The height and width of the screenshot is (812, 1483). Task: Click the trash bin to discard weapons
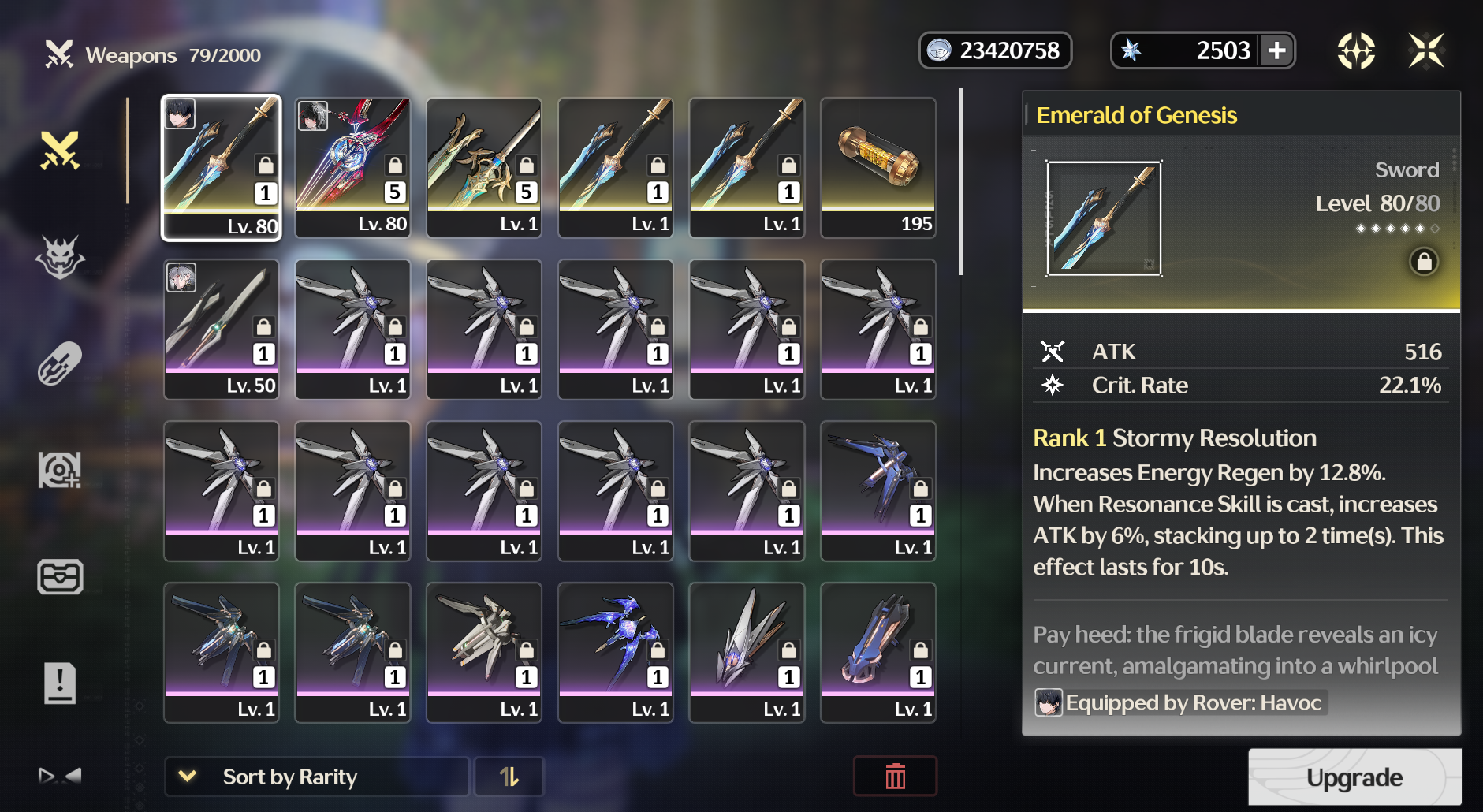pos(895,777)
